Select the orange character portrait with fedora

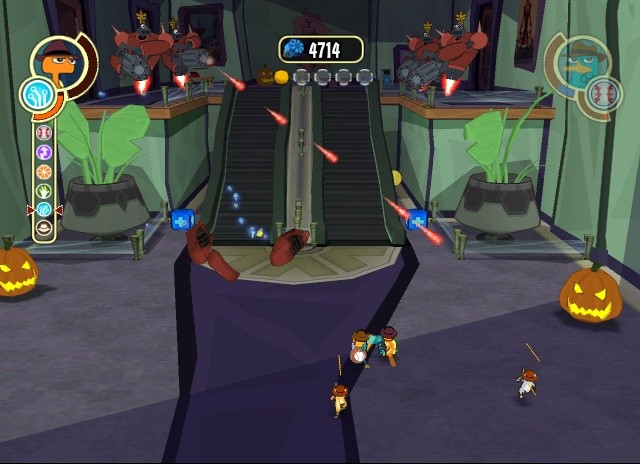click(x=54, y=62)
